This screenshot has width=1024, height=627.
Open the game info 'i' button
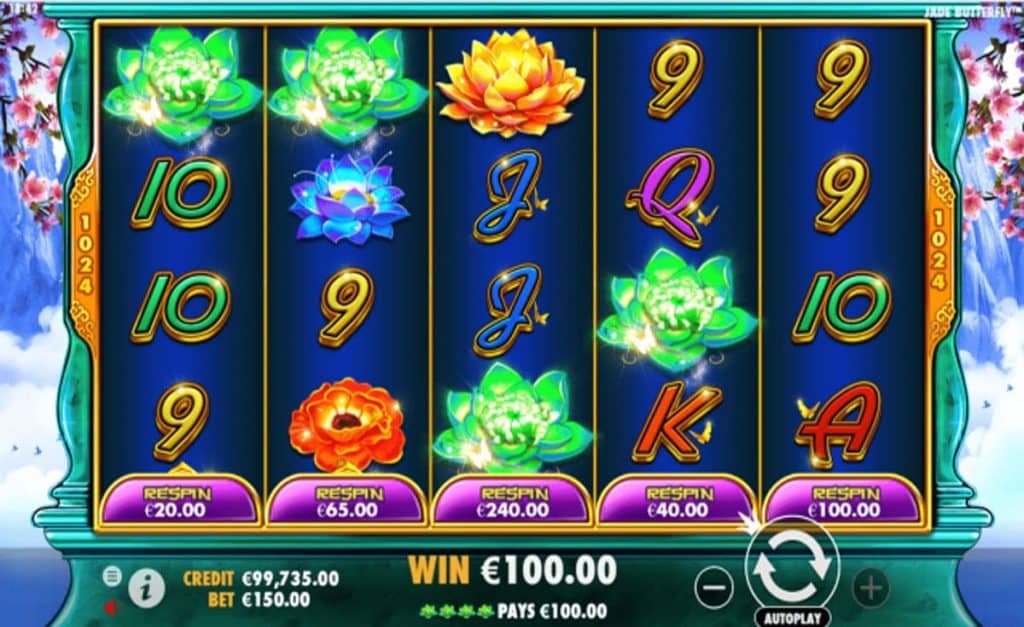pos(147,588)
